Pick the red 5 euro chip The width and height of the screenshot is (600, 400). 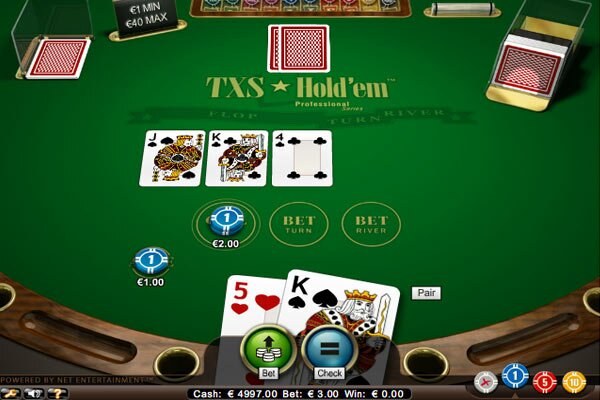[545, 381]
